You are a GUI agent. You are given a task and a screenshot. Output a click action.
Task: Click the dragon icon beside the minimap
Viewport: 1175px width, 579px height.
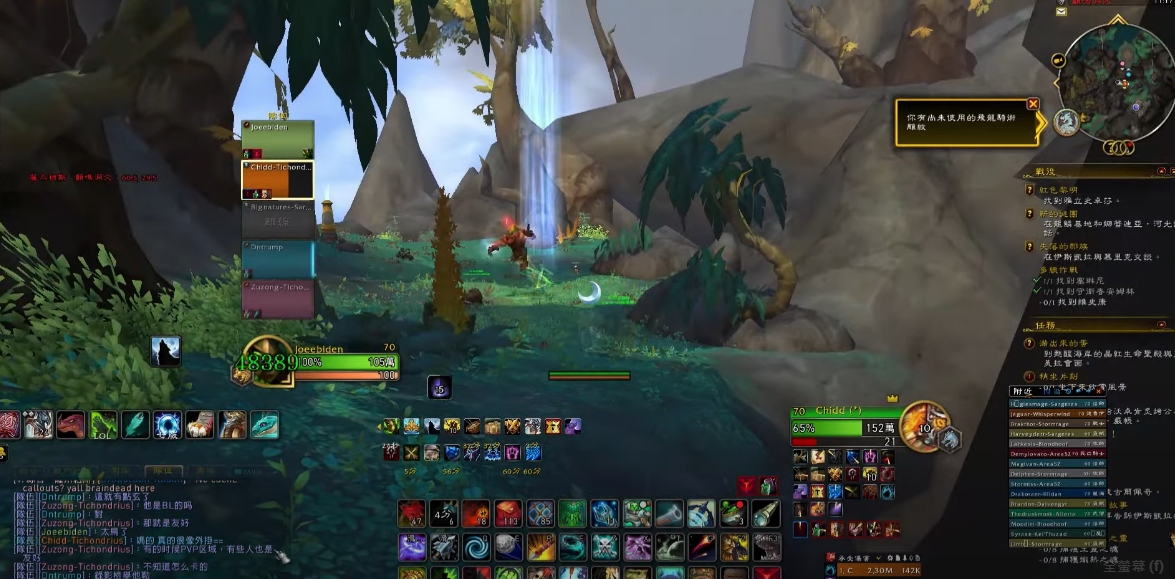coord(1067,123)
